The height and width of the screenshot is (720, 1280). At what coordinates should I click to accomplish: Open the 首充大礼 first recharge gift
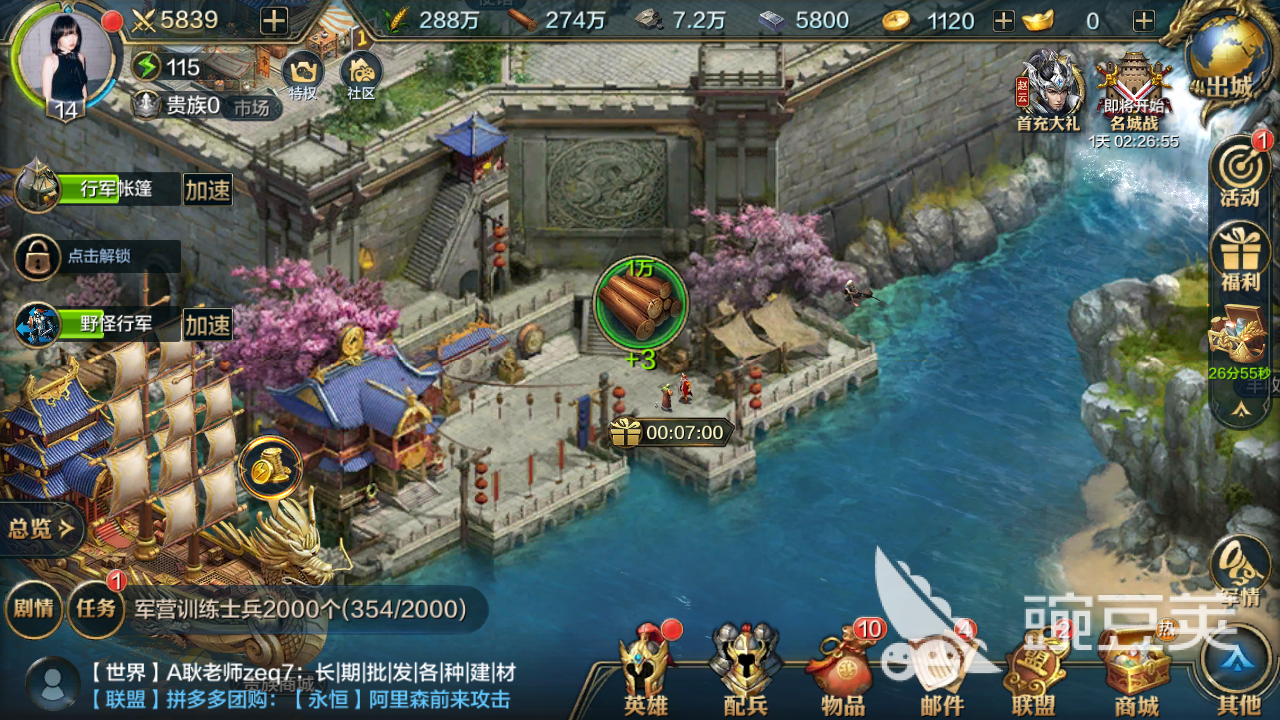(1047, 92)
